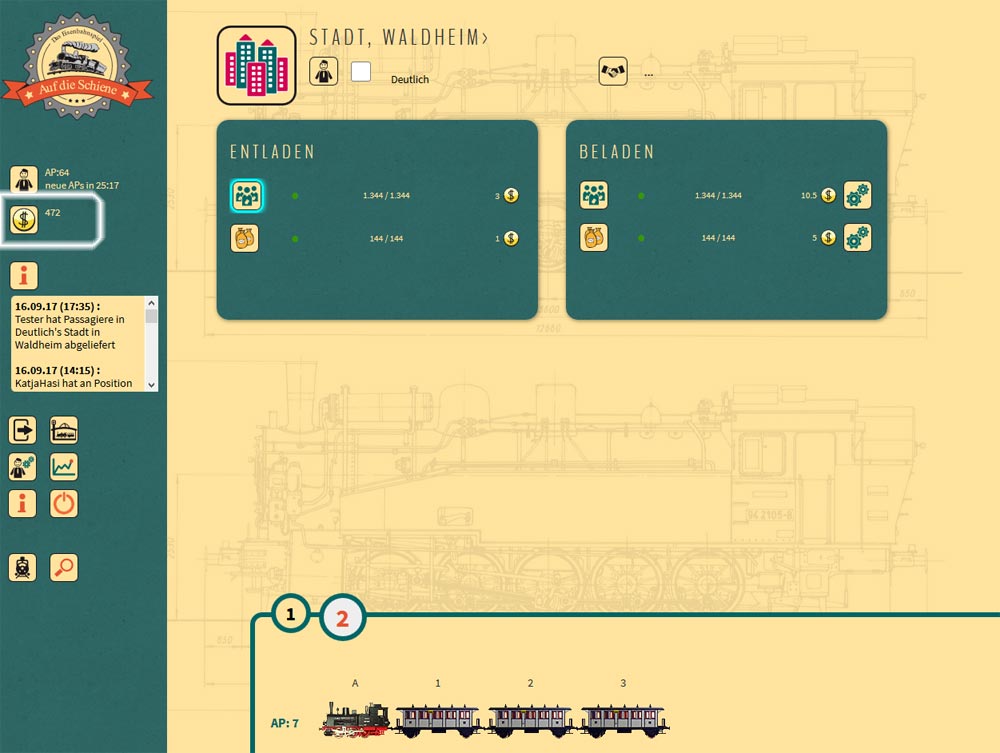
Task: Open the magnifying glass search
Action: (64, 567)
